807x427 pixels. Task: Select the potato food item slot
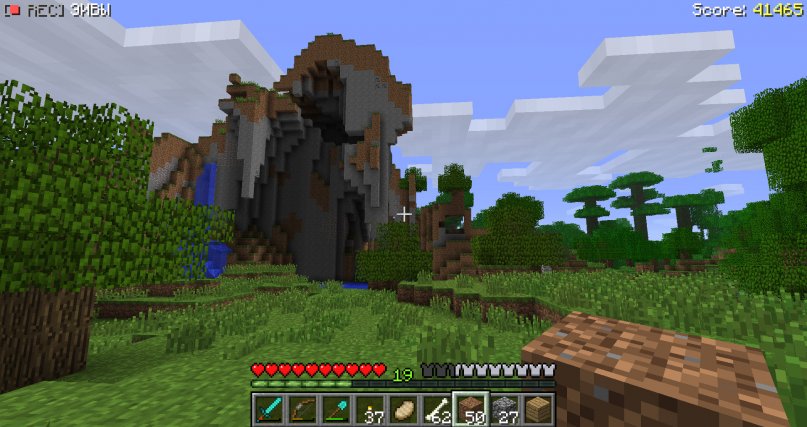(403, 408)
